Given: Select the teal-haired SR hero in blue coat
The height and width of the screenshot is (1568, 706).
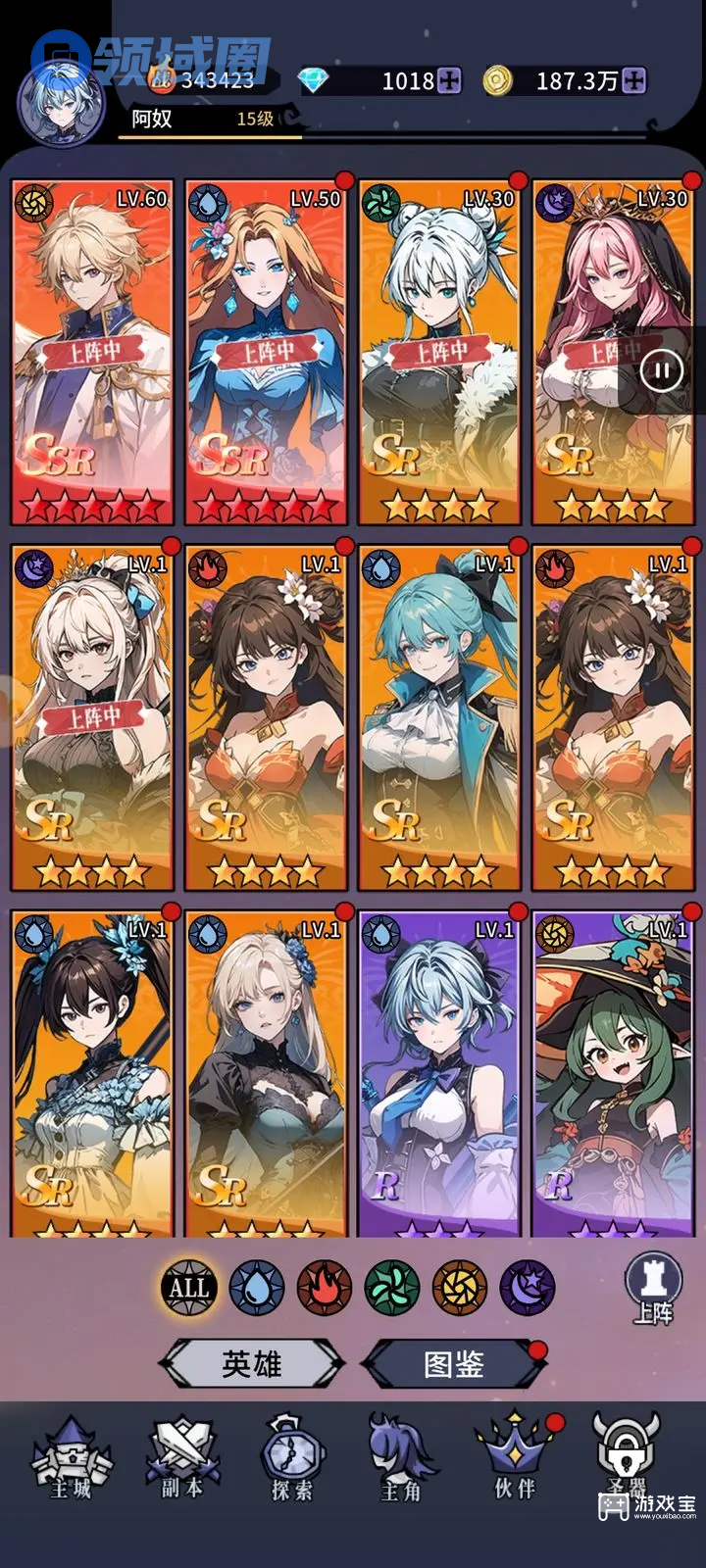Looking at the screenshot, I should [439, 717].
